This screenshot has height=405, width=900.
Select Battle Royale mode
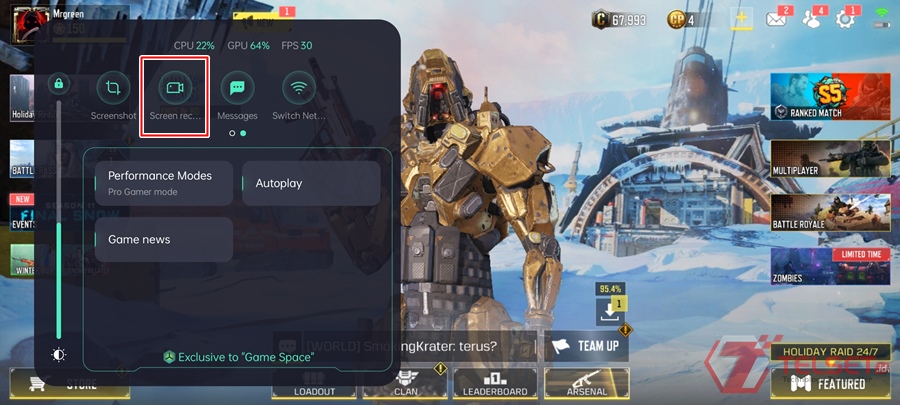pyautogui.click(x=829, y=213)
